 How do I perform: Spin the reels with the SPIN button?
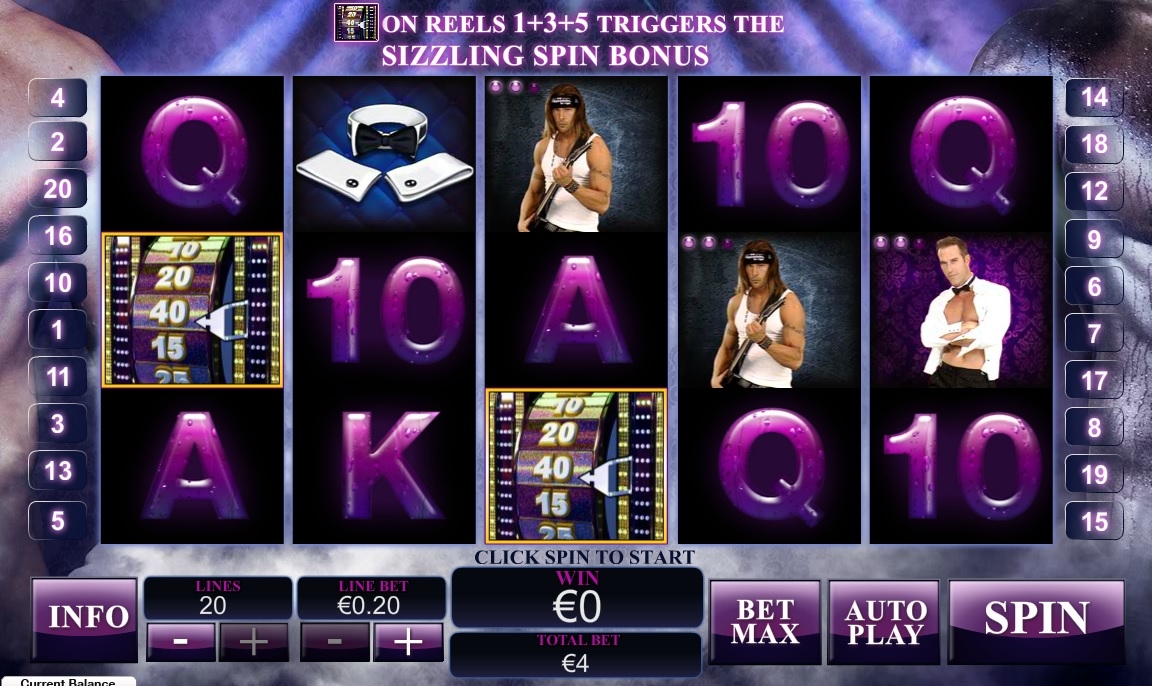point(1036,619)
